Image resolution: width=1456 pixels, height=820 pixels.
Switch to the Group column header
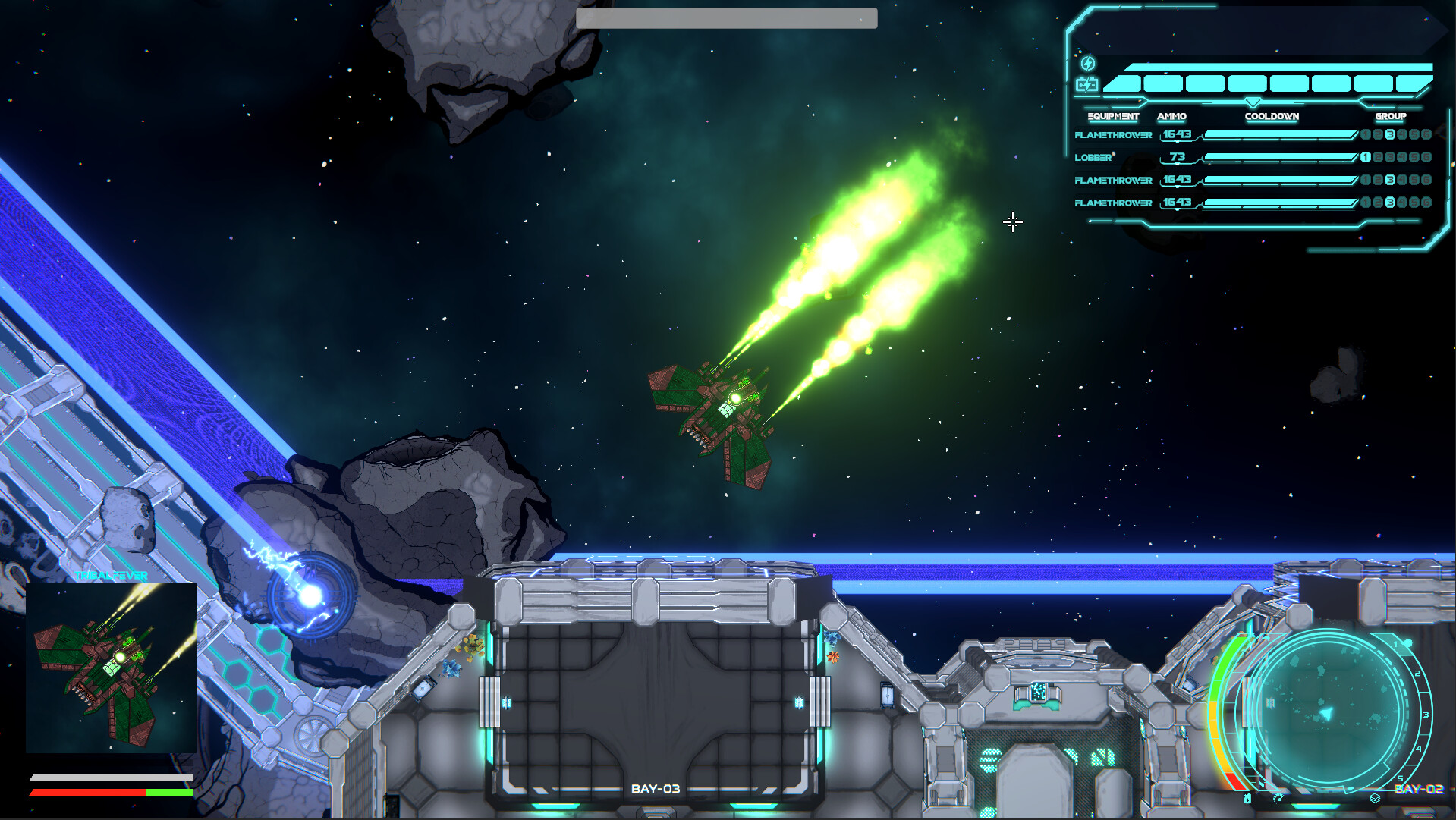click(x=1390, y=116)
